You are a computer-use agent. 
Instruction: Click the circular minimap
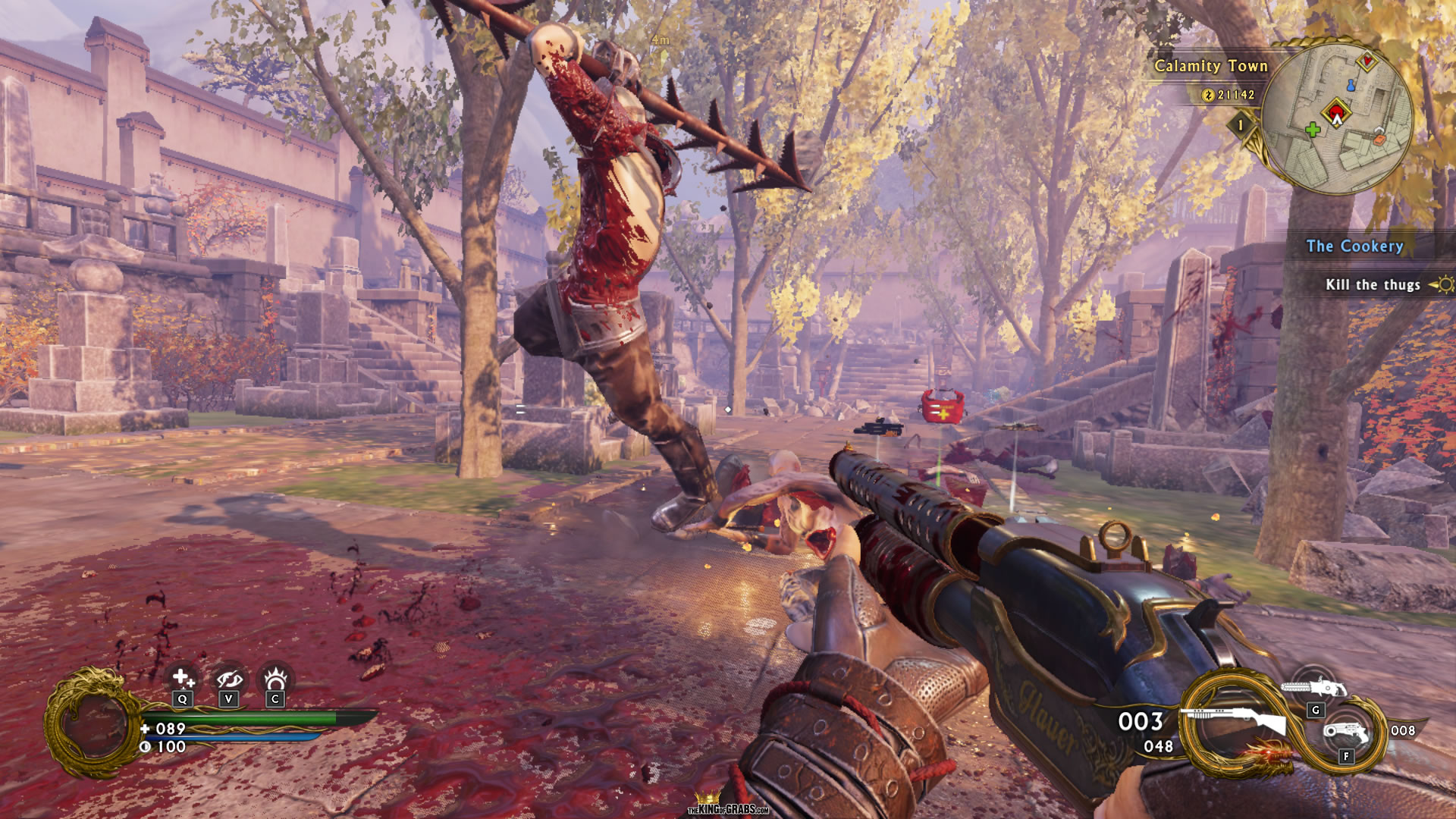point(1337,118)
